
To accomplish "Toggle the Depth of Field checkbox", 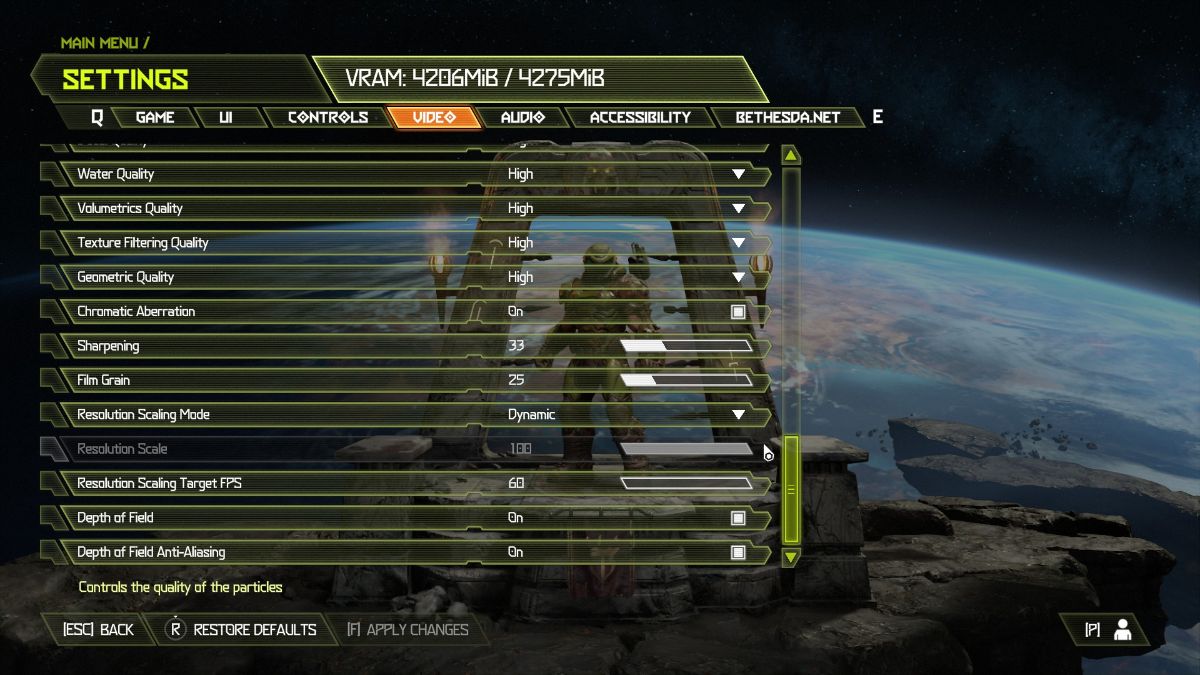I will [738, 518].
